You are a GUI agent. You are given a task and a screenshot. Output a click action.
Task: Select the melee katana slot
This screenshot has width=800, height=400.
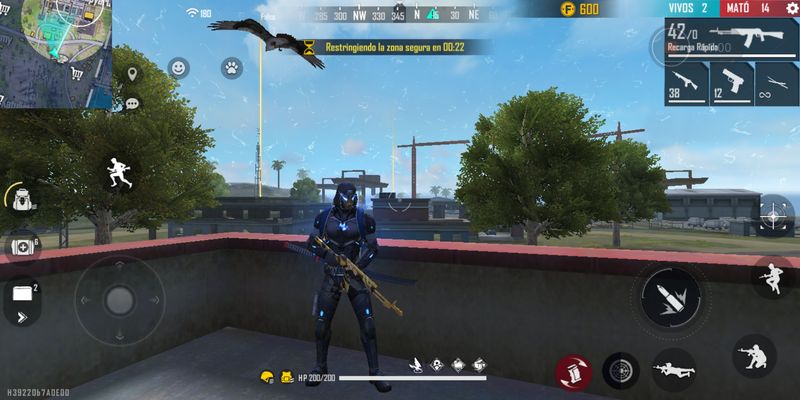coord(774,84)
